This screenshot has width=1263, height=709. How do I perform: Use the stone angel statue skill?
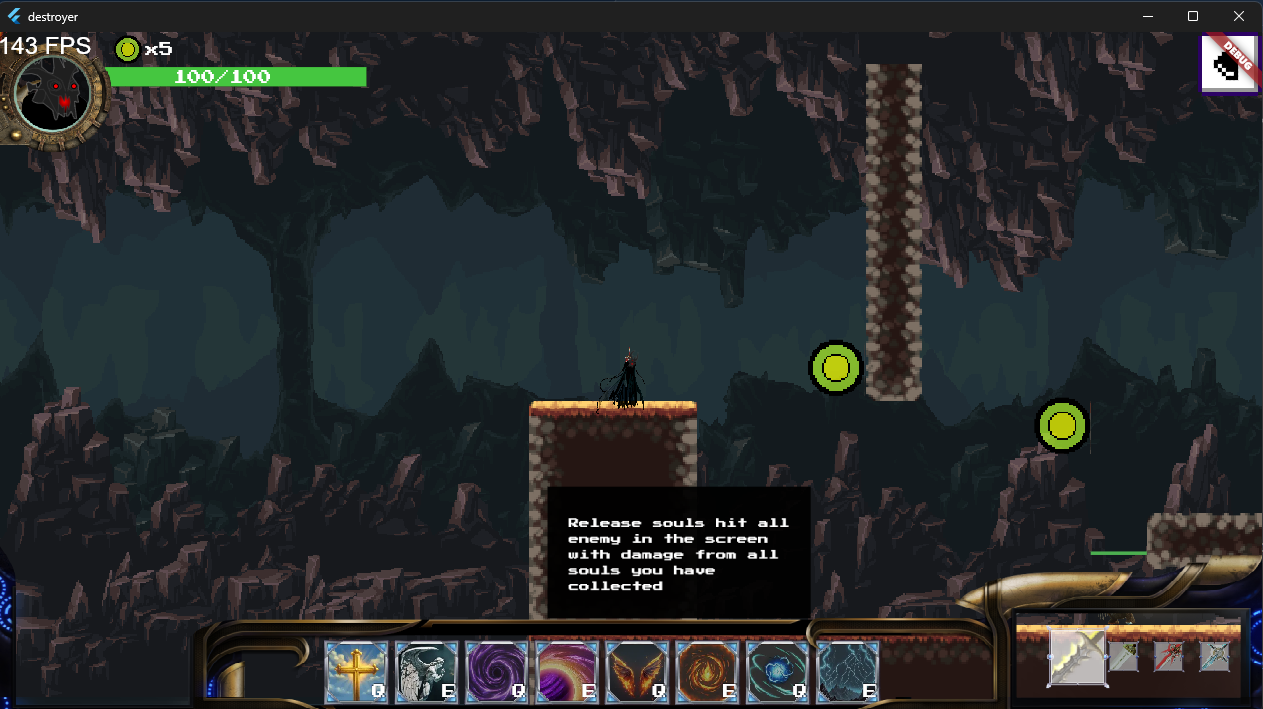pyautogui.click(x=427, y=672)
